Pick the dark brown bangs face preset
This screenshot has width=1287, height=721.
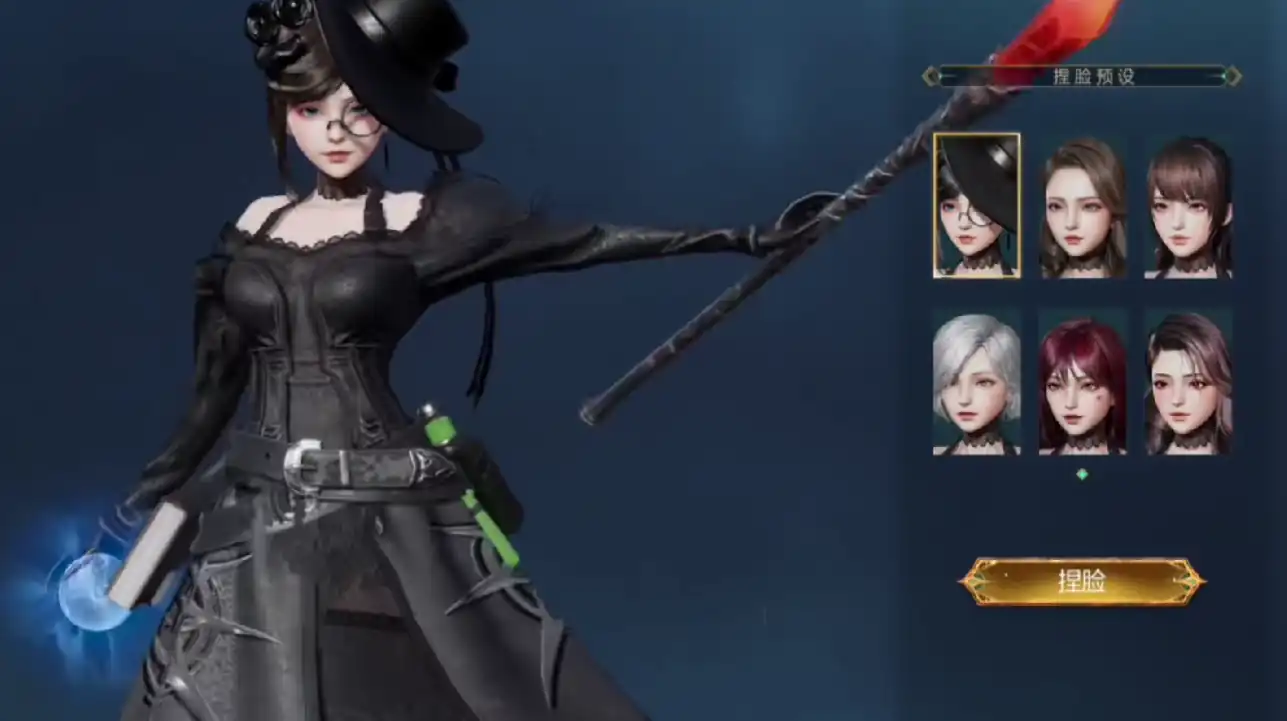click(x=1188, y=207)
